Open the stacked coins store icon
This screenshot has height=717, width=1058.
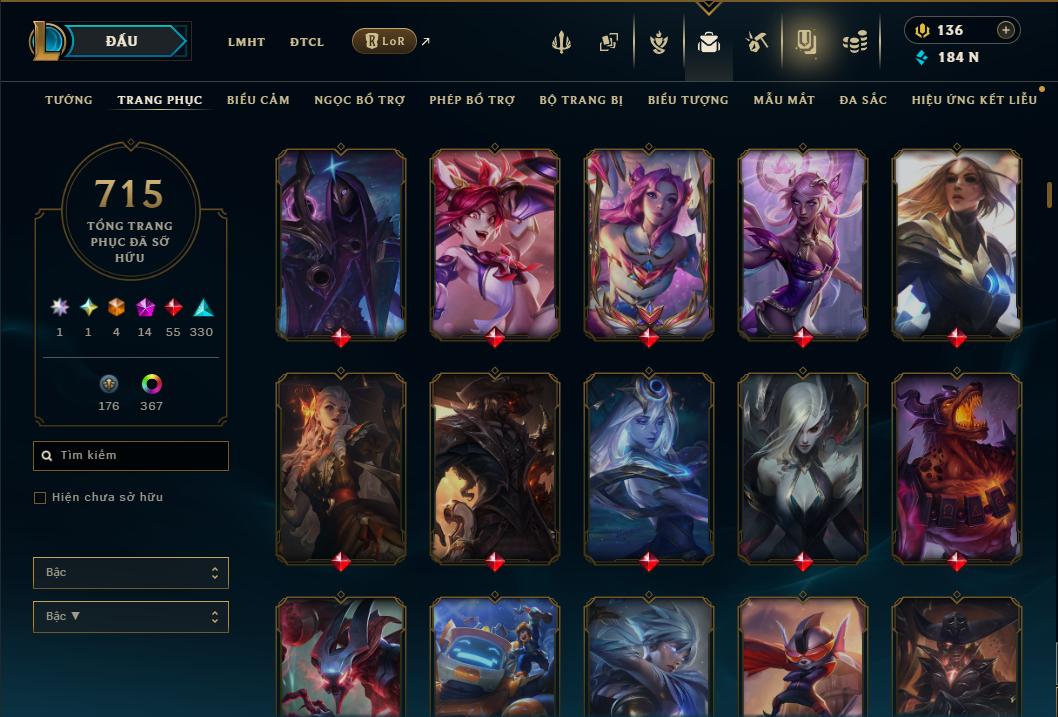[854, 42]
